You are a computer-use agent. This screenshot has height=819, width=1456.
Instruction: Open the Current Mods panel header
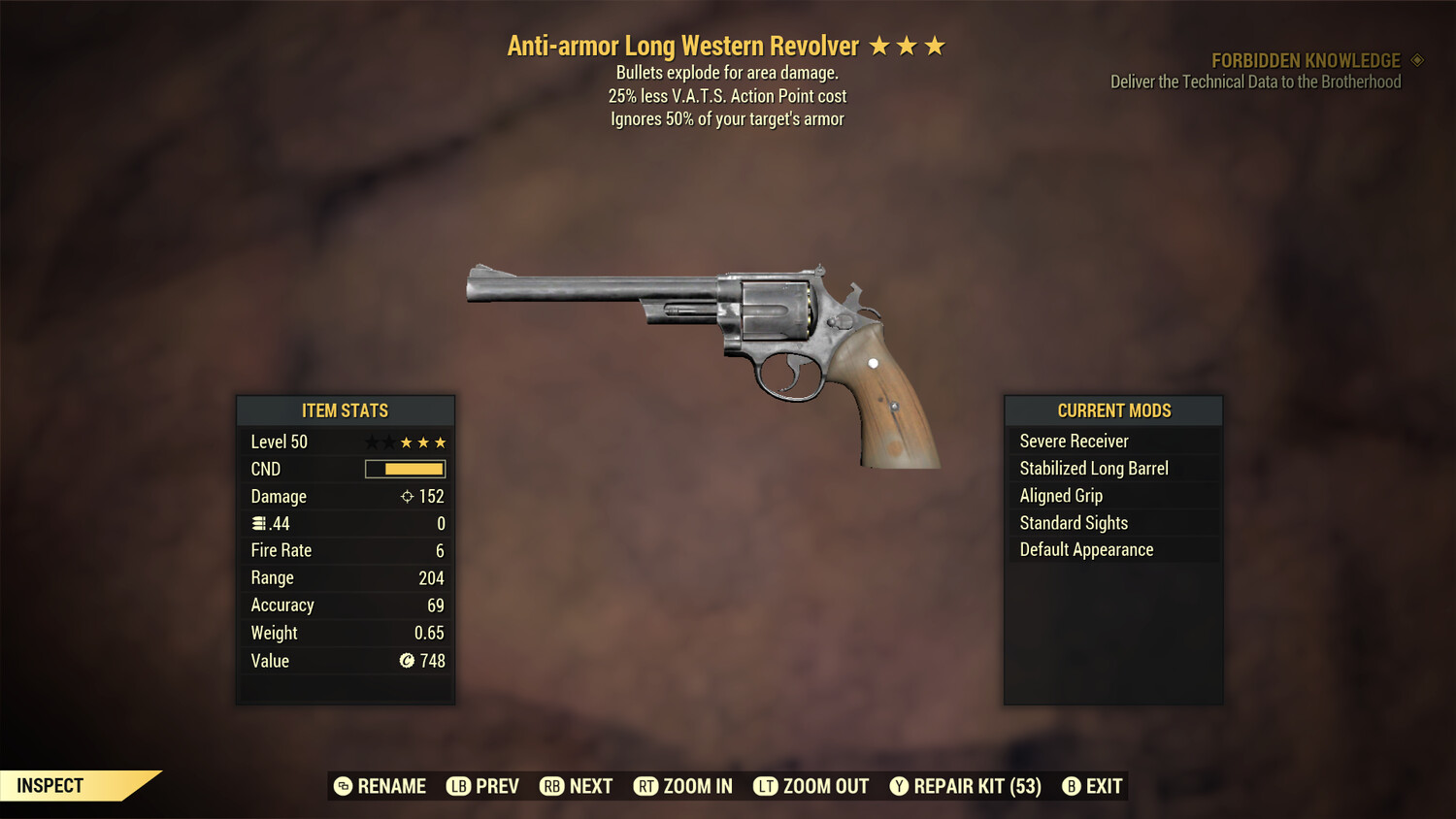tap(1112, 410)
